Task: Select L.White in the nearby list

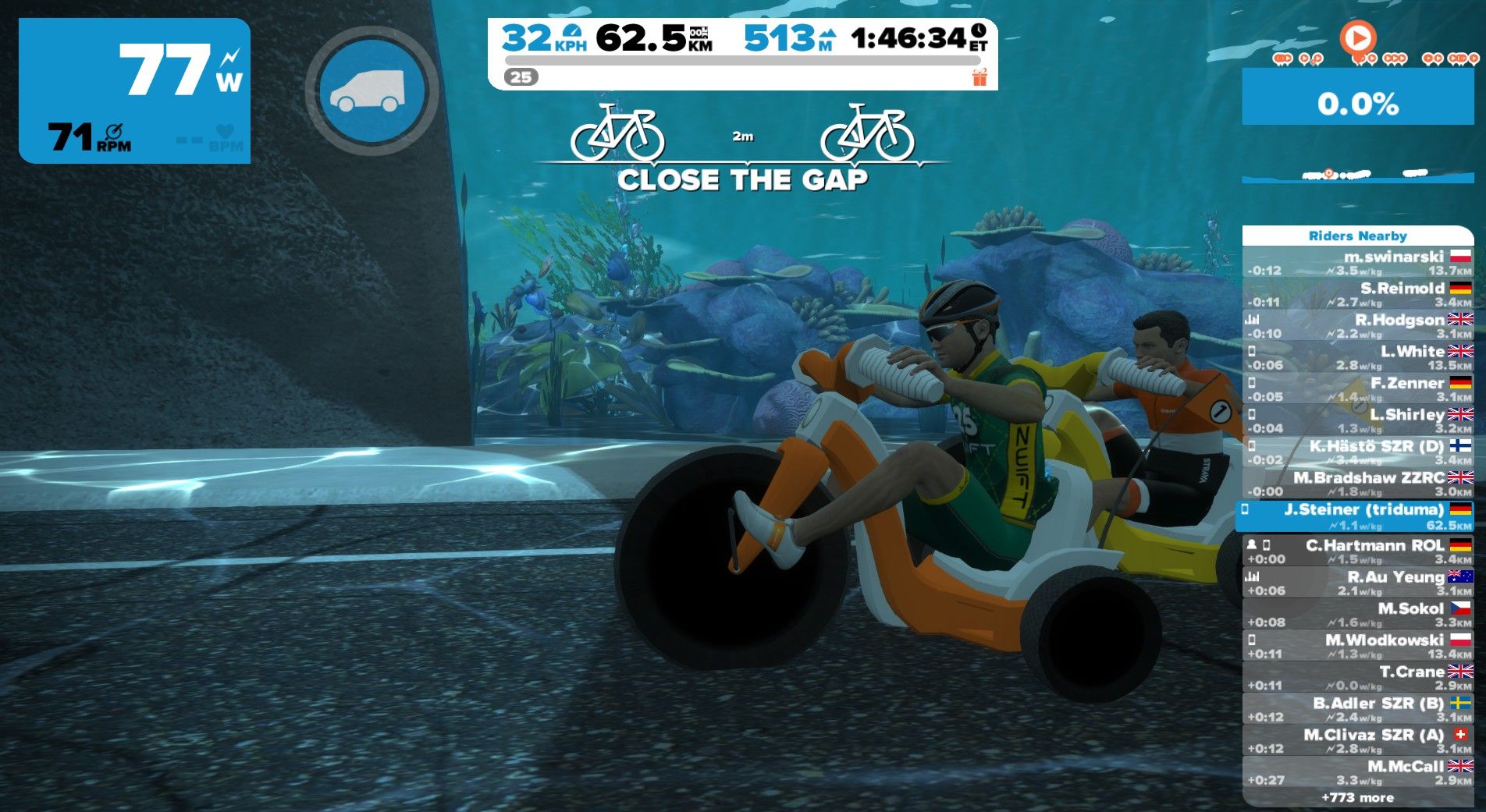Action: 1357,357
